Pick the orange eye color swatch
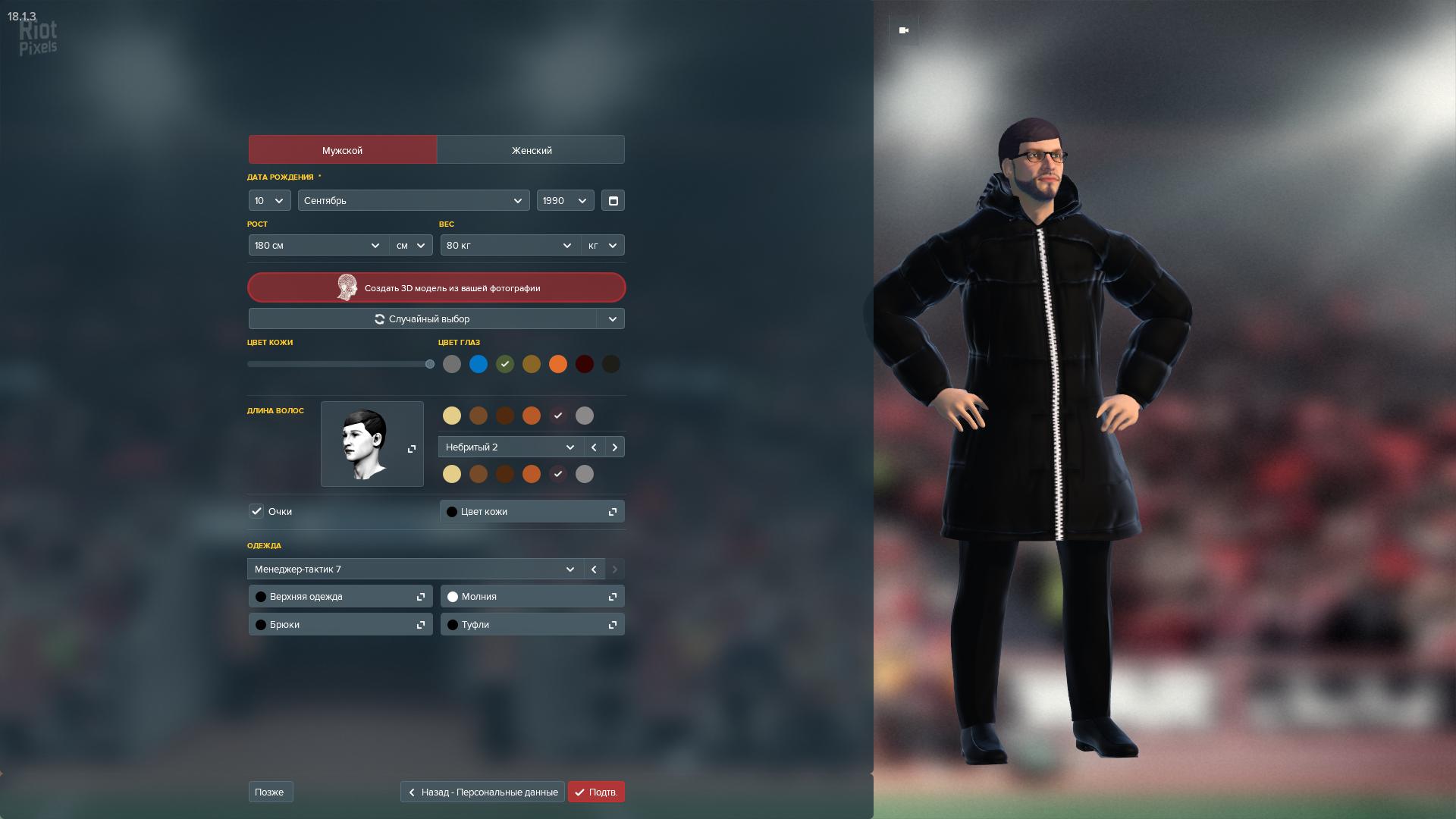 click(x=558, y=365)
